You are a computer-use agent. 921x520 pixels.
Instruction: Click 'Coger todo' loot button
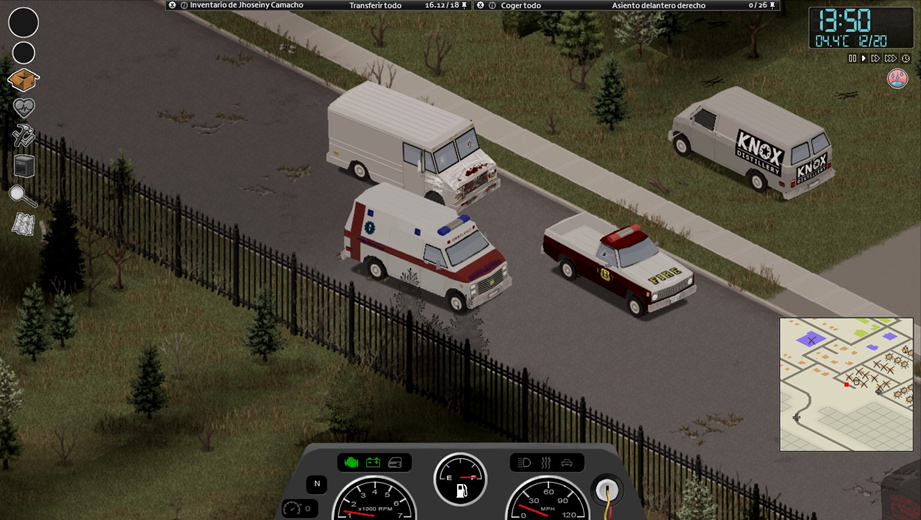tap(519, 5)
